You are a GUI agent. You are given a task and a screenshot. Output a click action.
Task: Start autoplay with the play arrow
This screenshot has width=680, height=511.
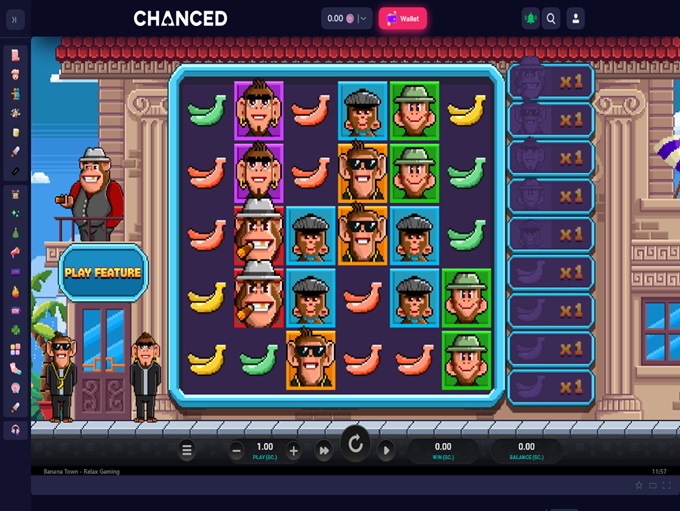pos(386,451)
